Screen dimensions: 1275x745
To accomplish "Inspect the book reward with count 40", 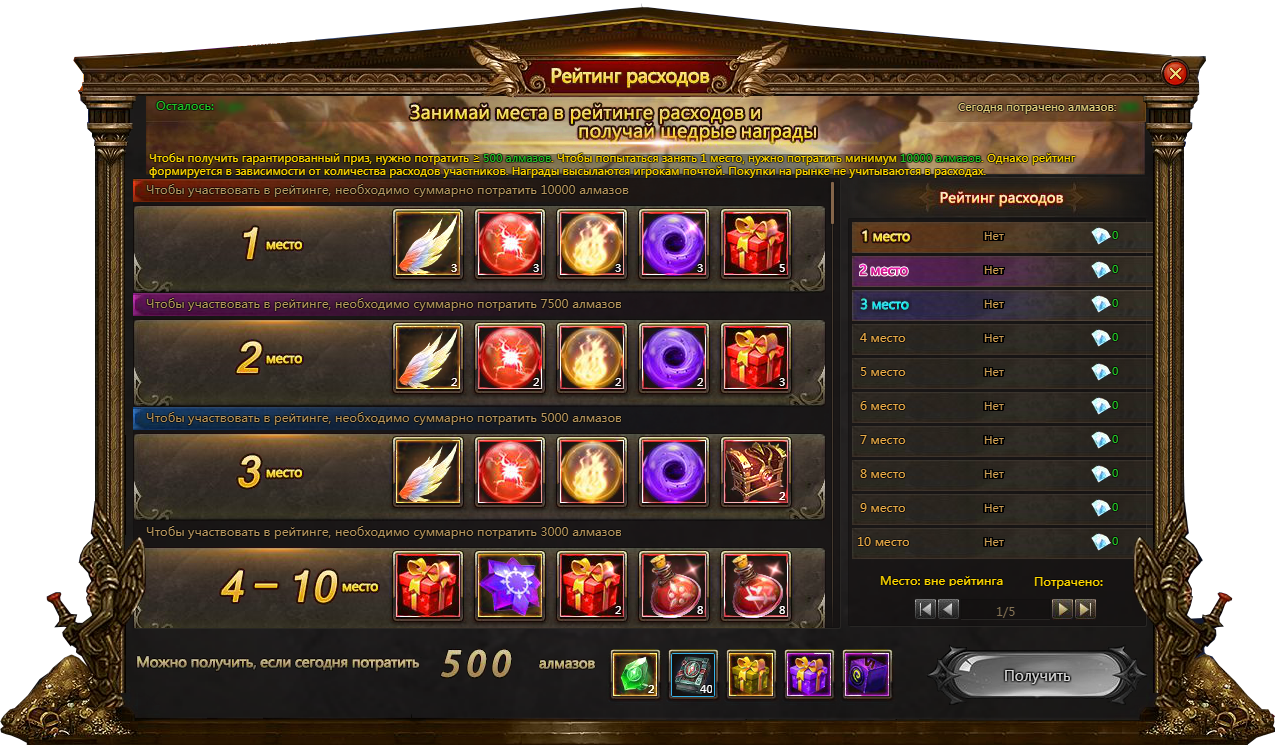I will (693, 674).
